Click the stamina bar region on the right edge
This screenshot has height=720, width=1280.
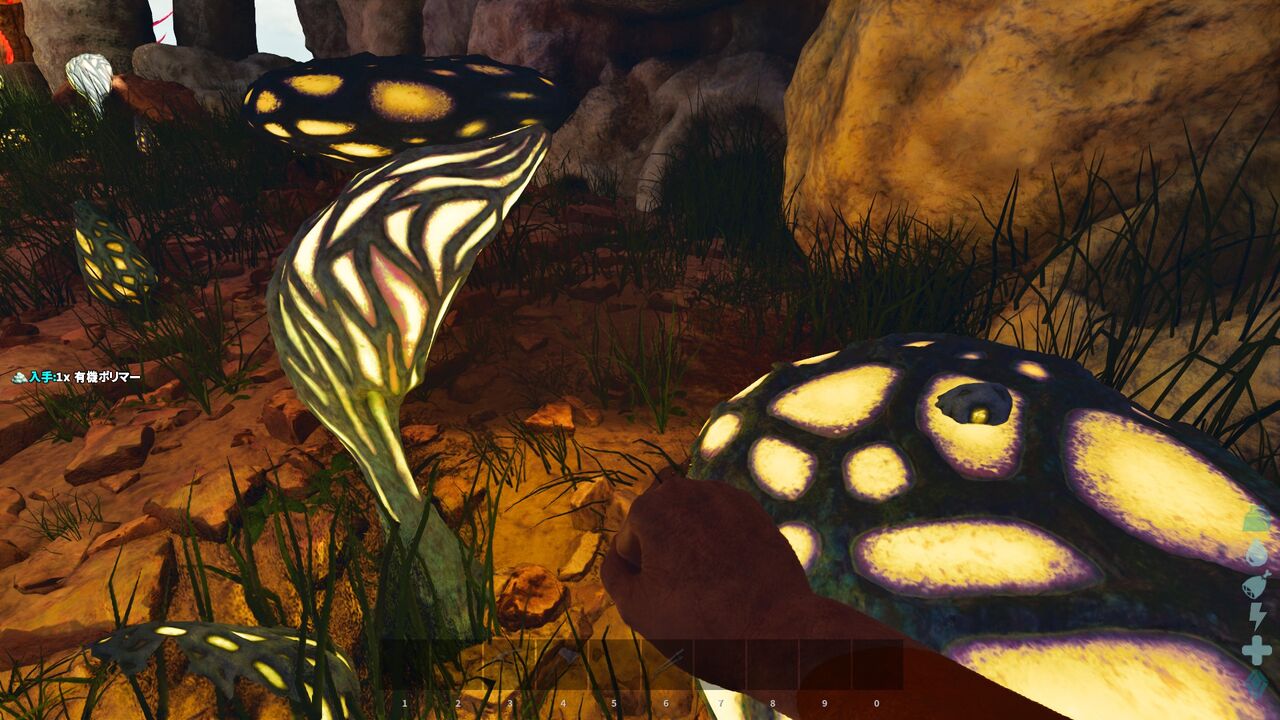coord(1256,614)
